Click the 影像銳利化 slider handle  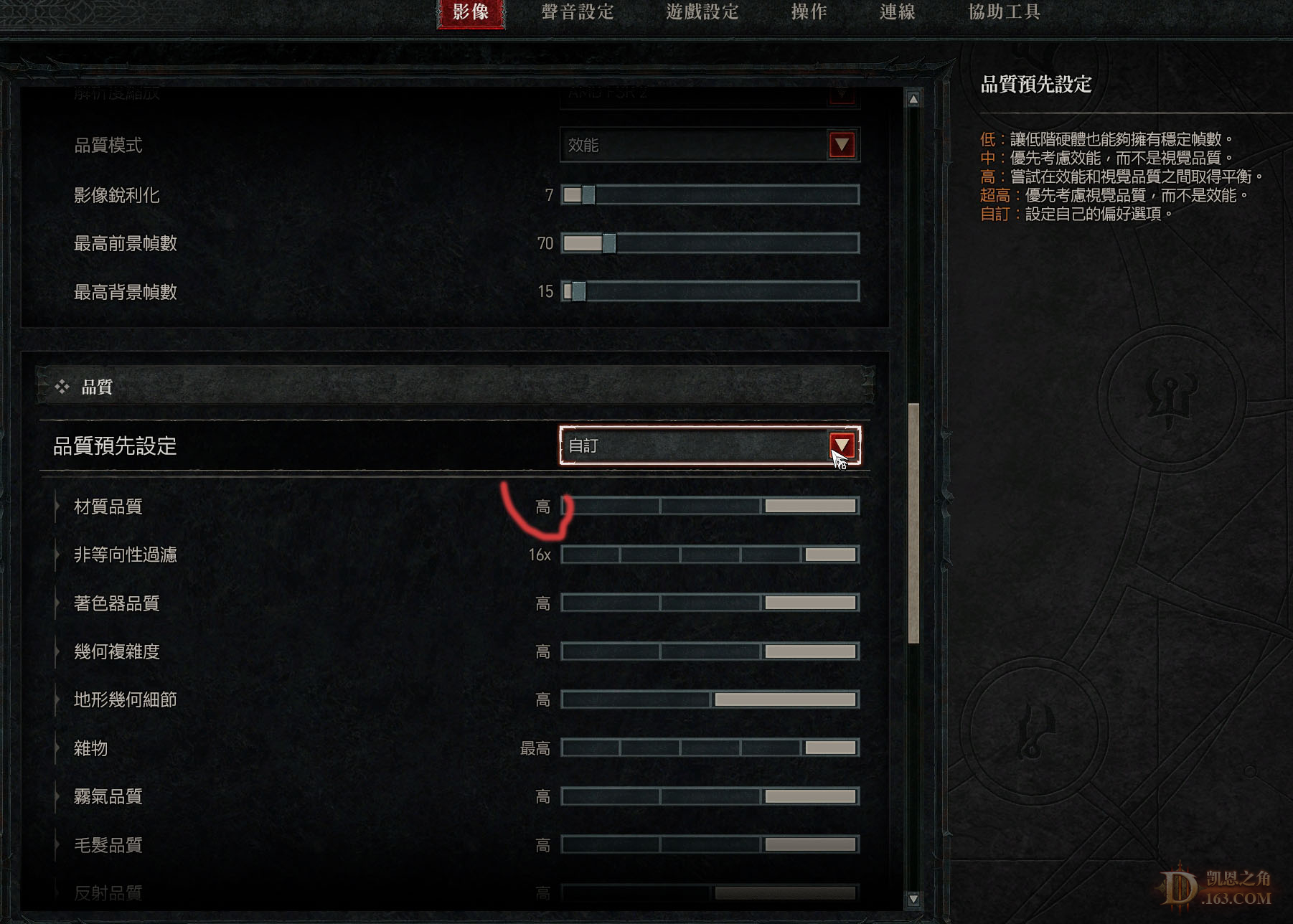tap(587, 194)
